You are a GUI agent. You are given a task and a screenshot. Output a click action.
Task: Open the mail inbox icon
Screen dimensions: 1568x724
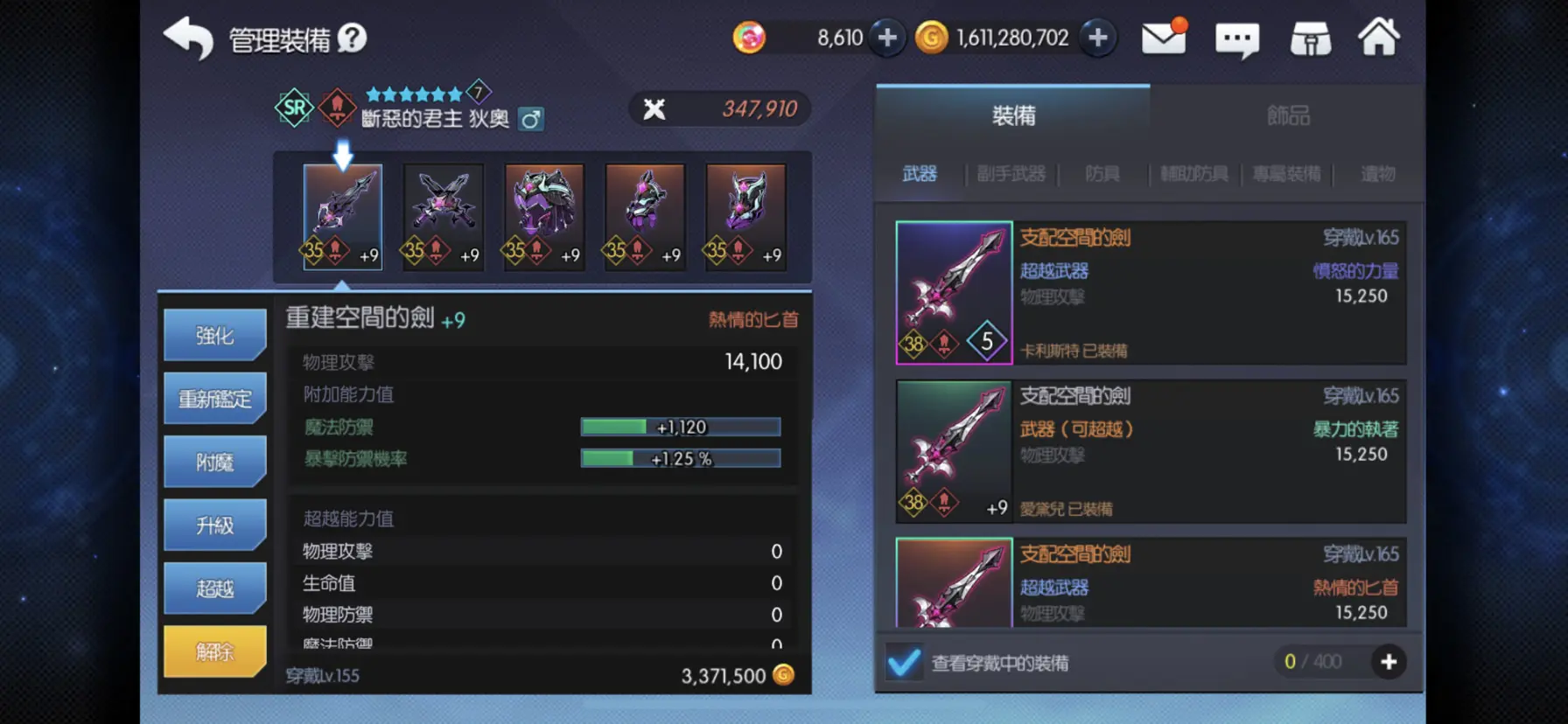1165,38
